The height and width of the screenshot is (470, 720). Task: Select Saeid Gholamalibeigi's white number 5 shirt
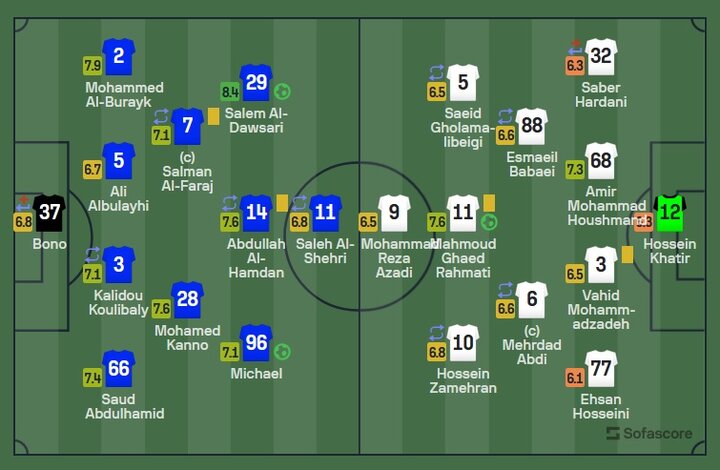463,83
